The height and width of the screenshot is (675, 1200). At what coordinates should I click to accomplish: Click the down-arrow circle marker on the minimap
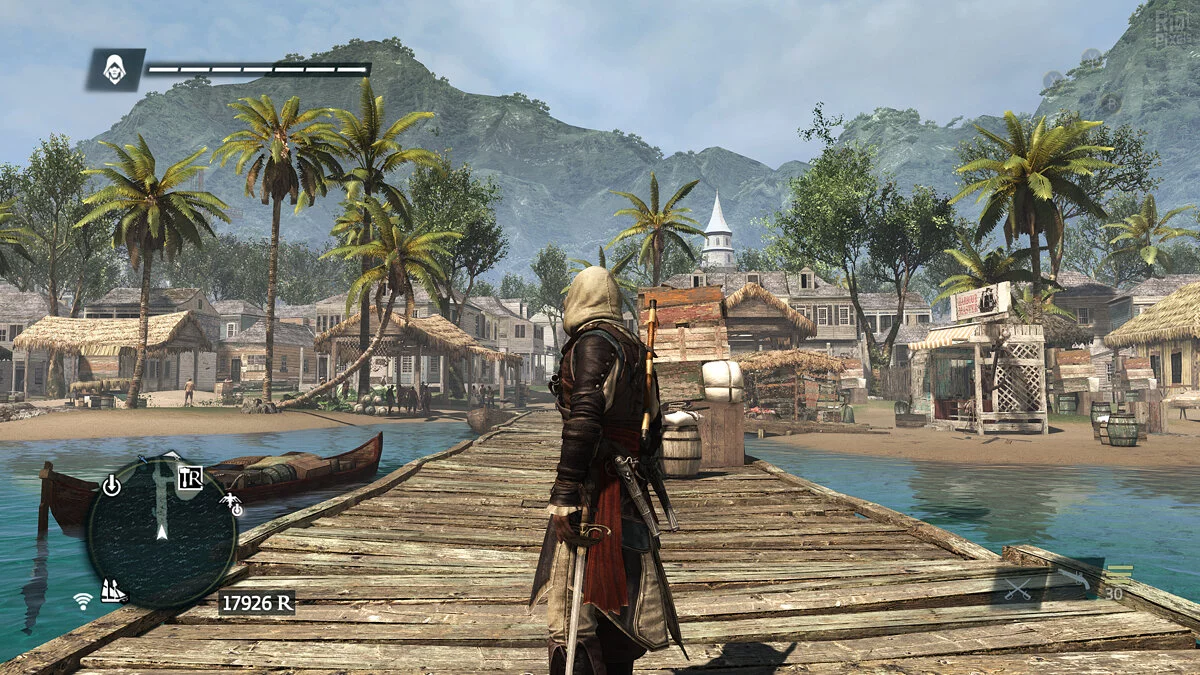tap(111, 486)
